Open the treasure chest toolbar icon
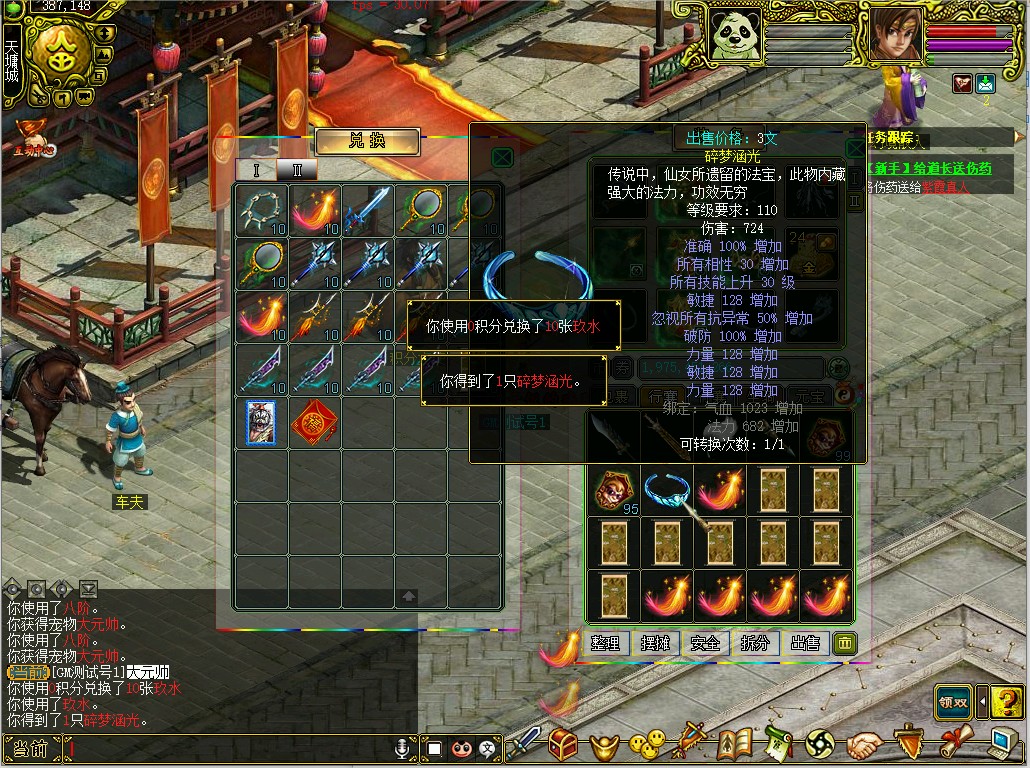This screenshot has height=768, width=1030. click(564, 745)
